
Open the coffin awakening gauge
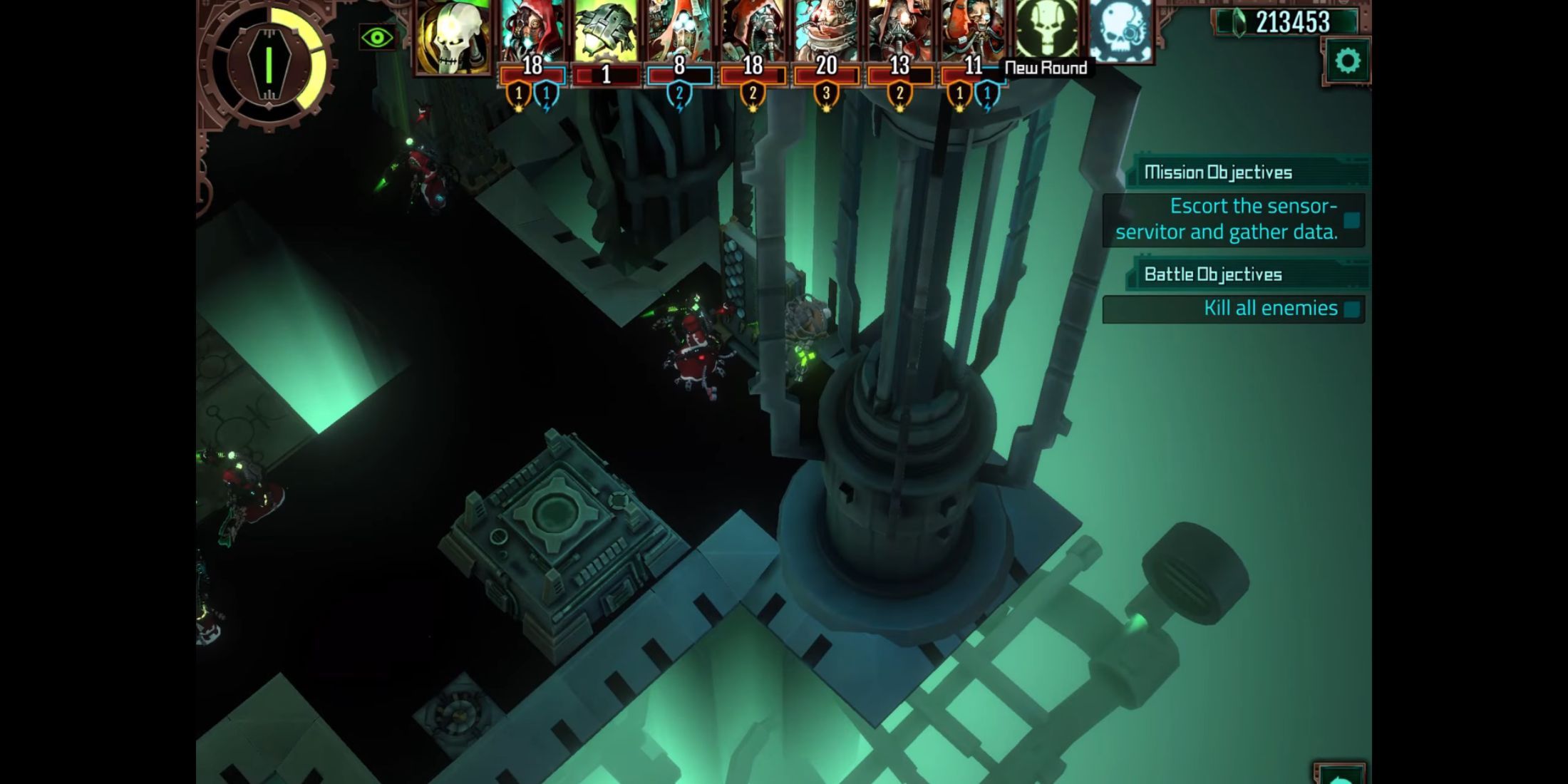pos(269,64)
